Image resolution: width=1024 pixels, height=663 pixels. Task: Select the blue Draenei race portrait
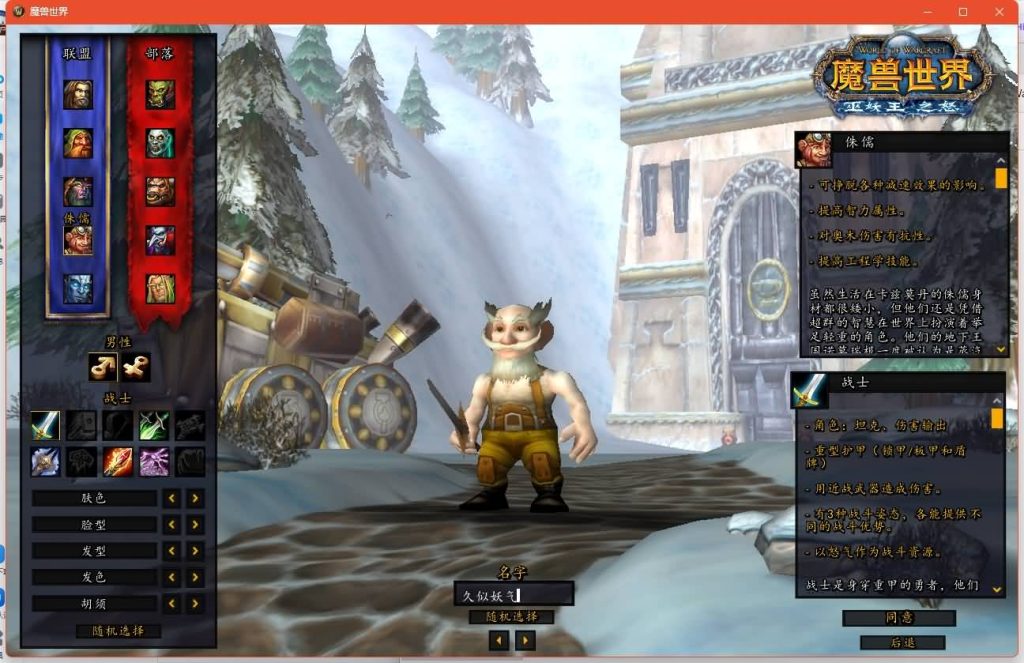pos(78,288)
